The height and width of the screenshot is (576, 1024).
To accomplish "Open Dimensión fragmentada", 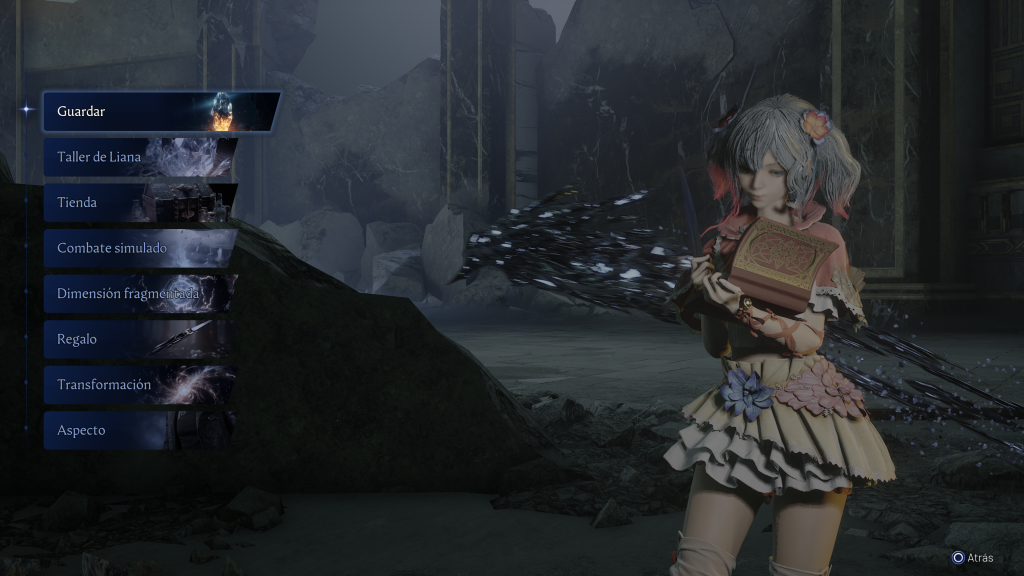I will 140,293.
